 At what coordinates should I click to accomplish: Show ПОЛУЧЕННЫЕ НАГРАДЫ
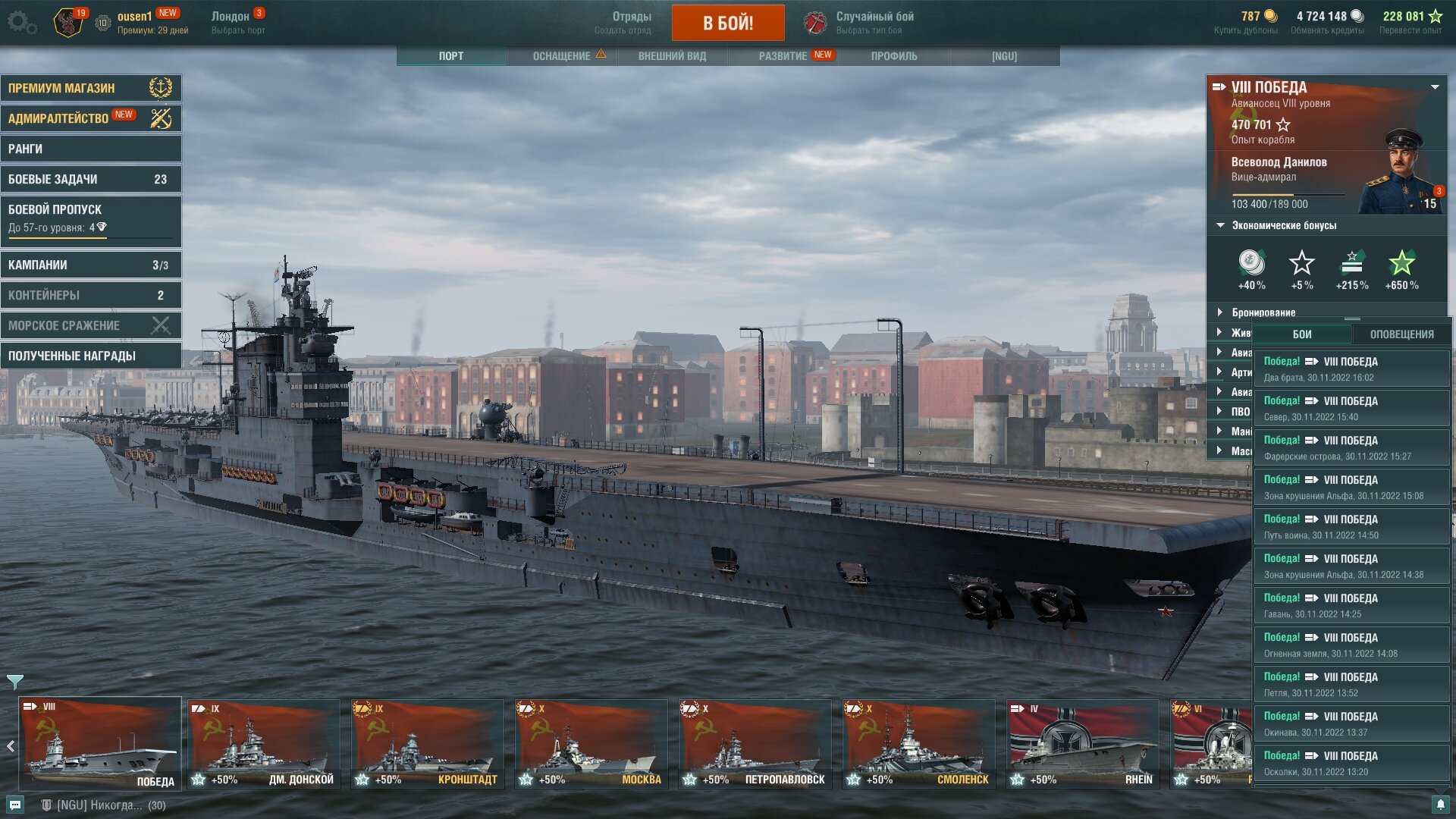90,356
